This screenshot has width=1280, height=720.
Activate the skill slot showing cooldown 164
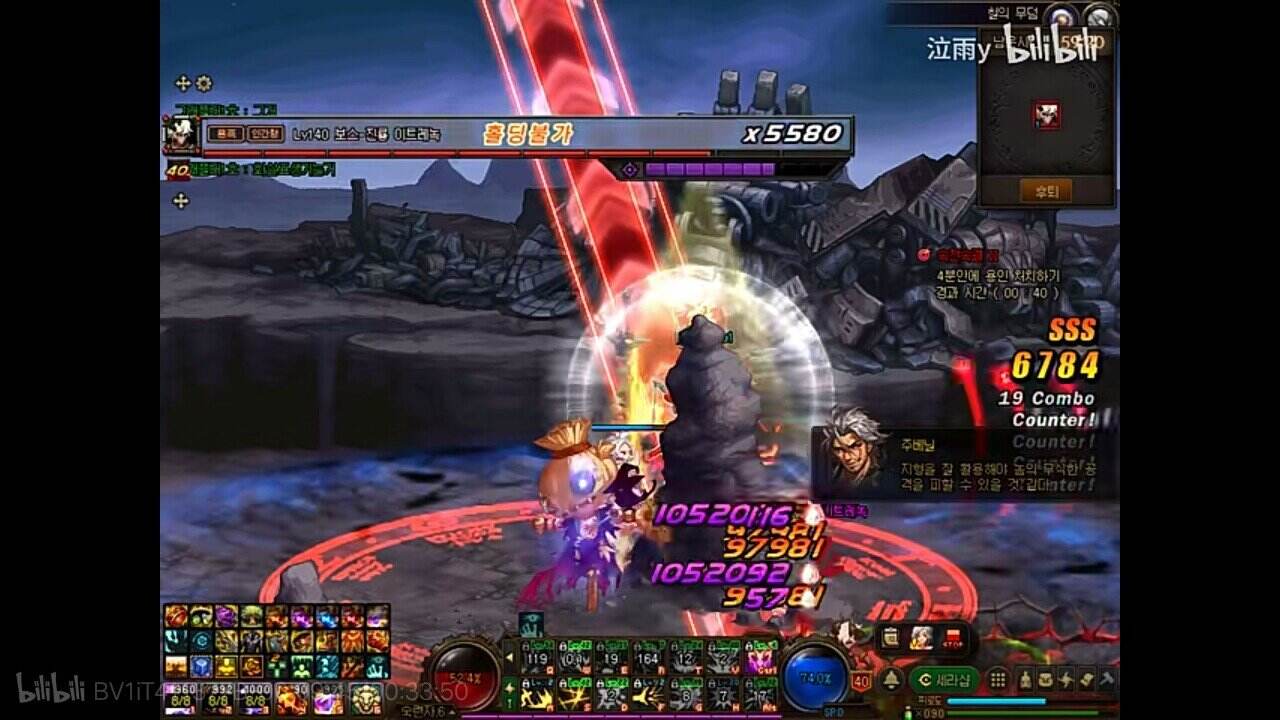click(649, 659)
